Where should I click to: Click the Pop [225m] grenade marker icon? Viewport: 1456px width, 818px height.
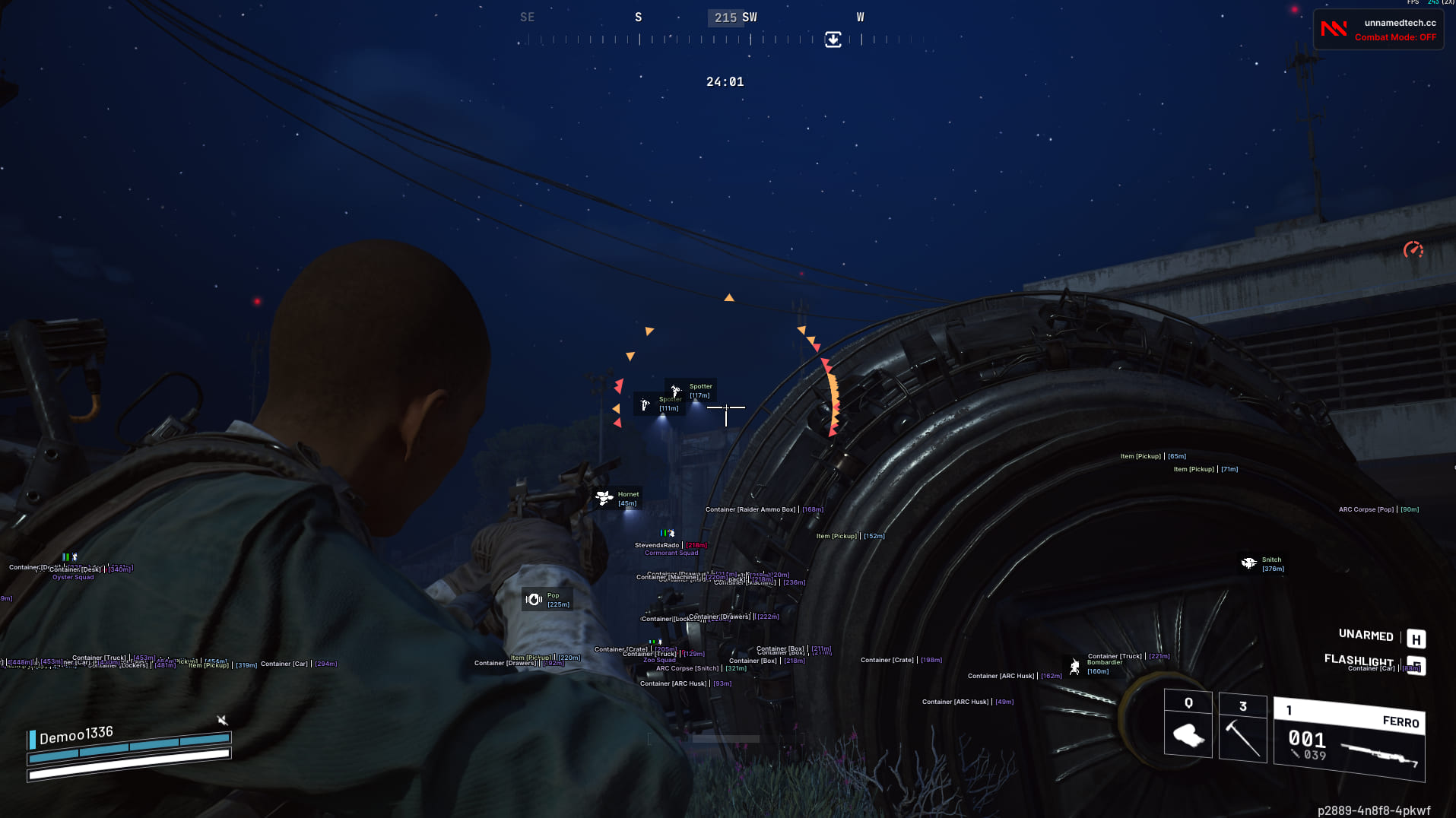pyautogui.click(x=535, y=599)
